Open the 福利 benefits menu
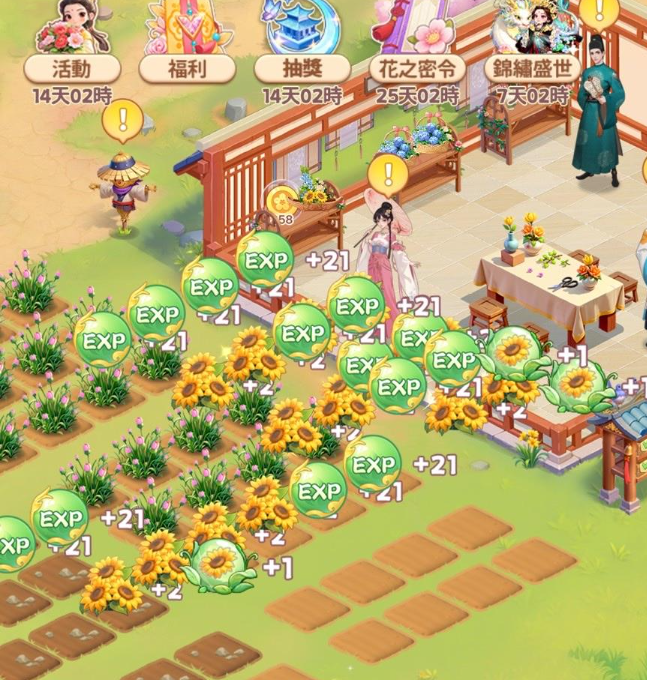 pyautogui.click(x=187, y=45)
